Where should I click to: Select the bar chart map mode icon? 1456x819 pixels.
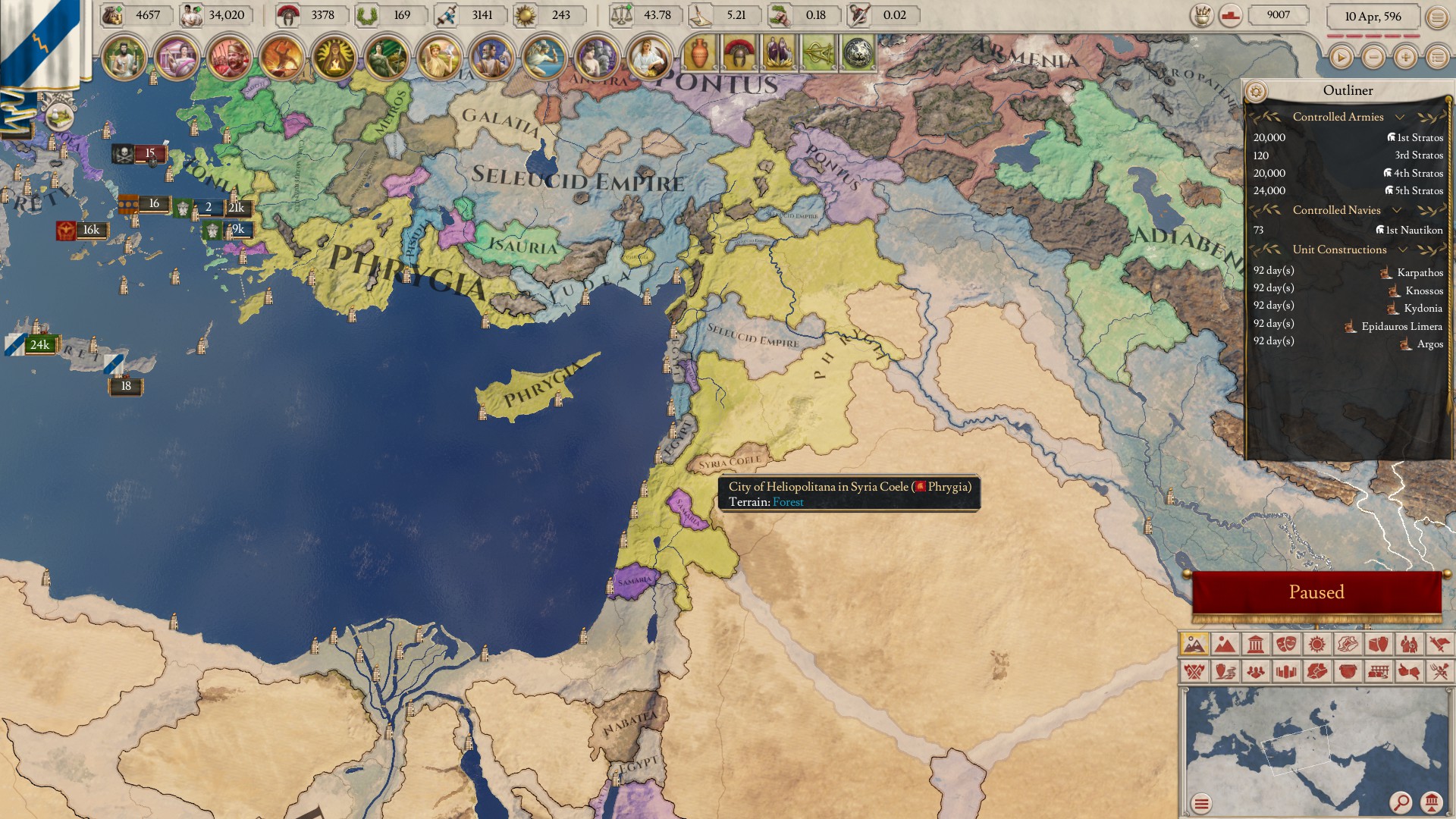coord(1287,673)
